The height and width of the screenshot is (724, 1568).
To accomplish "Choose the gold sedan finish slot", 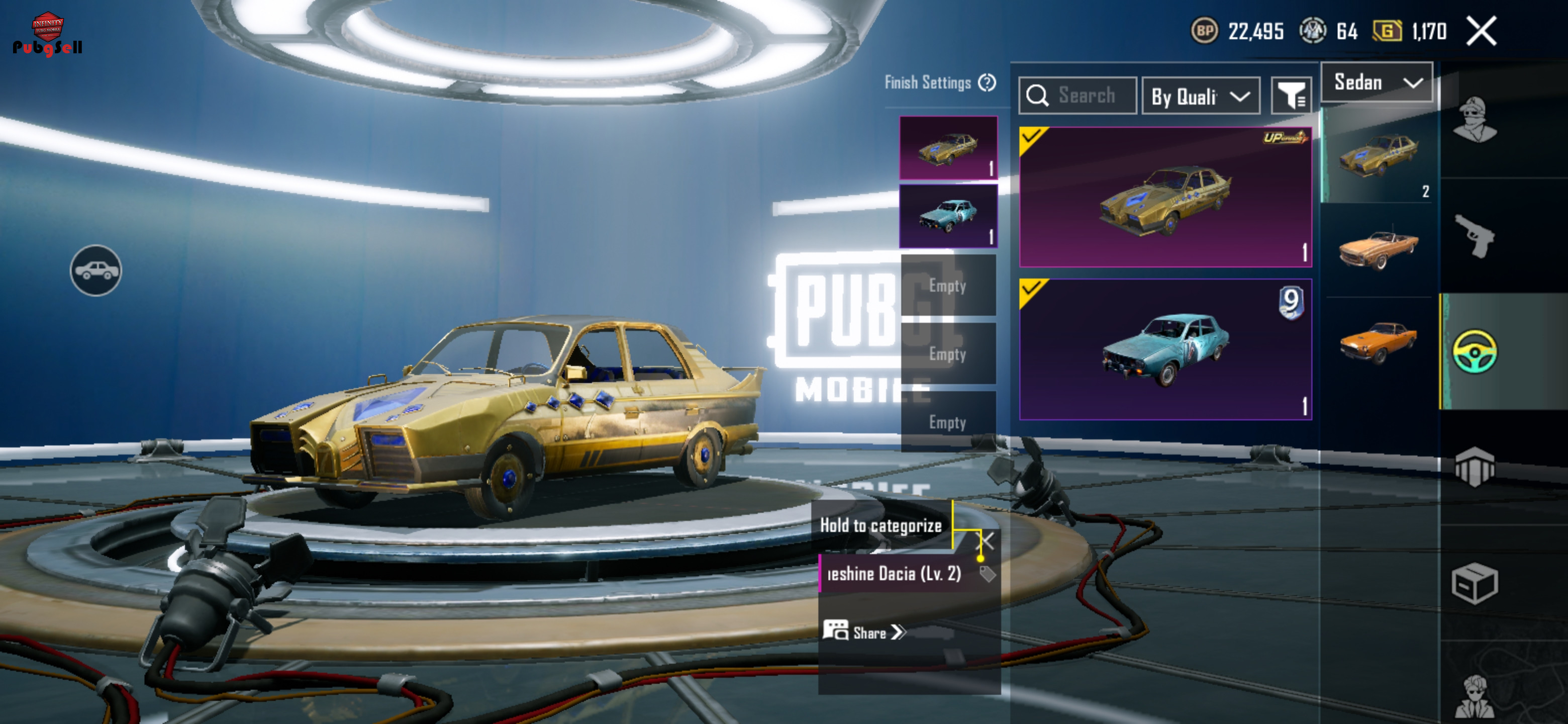I will 948,148.
